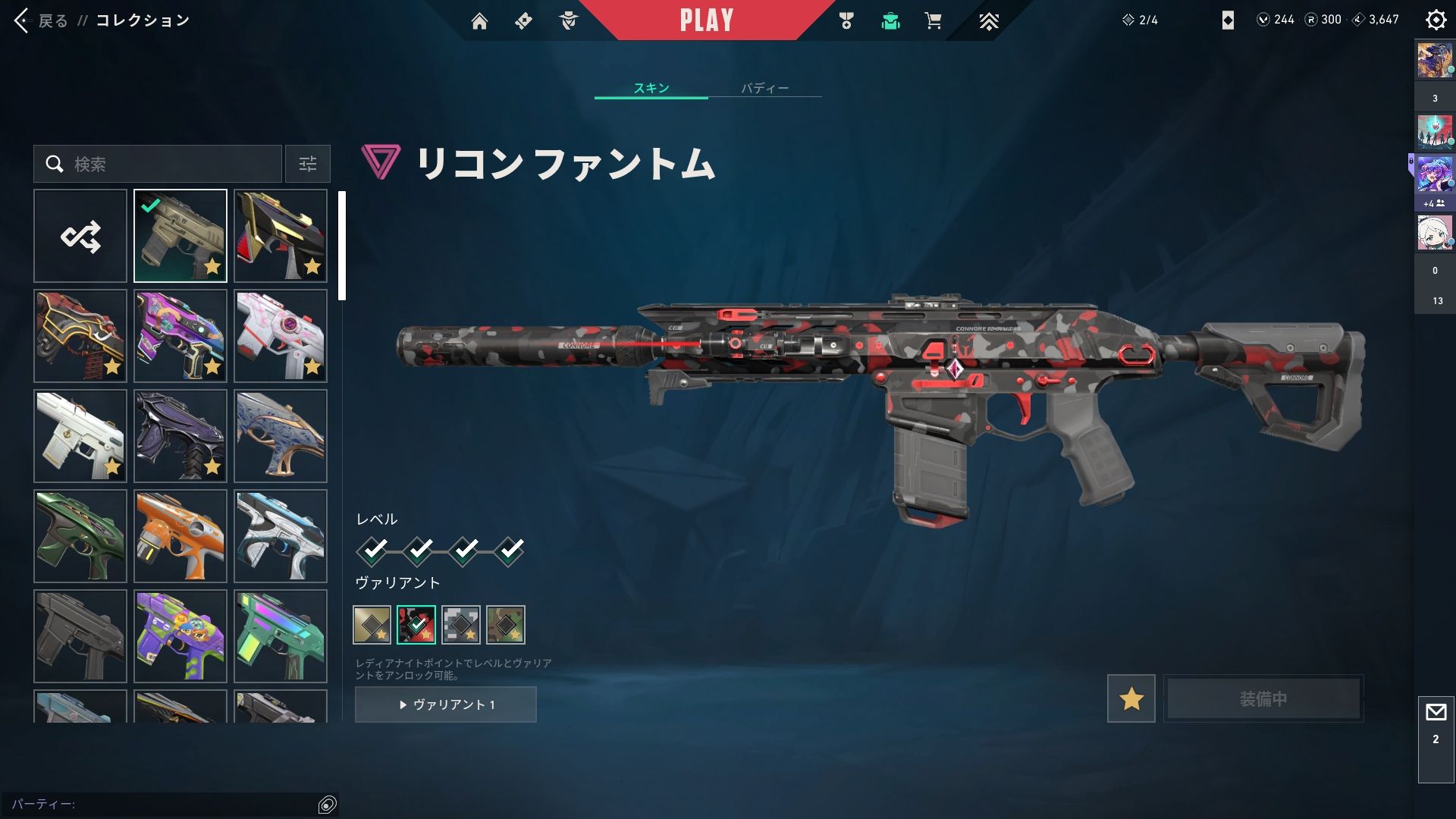The height and width of the screenshot is (819, 1456).
Task: Select the grey digital camo variant swatch
Action: (x=461, y=625)
